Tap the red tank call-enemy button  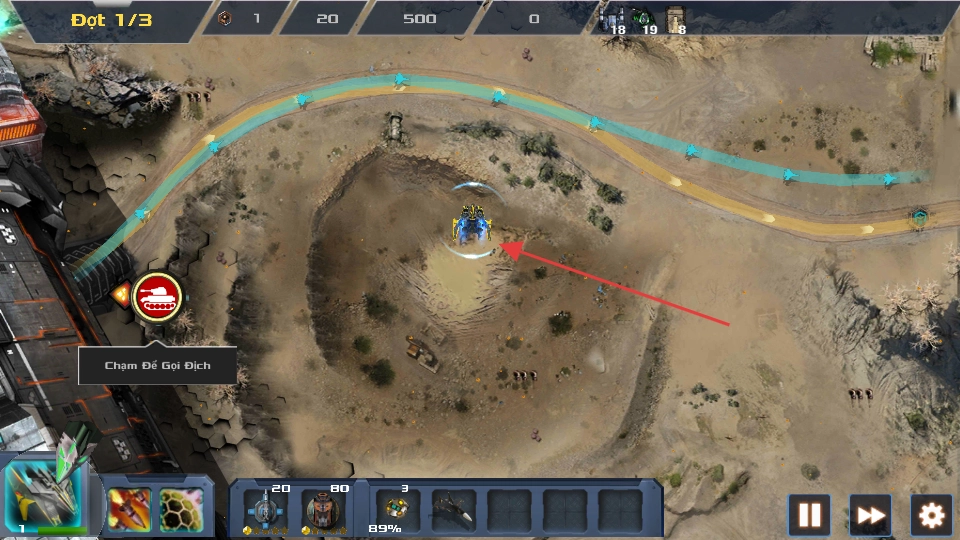click(x=158, y=296)
